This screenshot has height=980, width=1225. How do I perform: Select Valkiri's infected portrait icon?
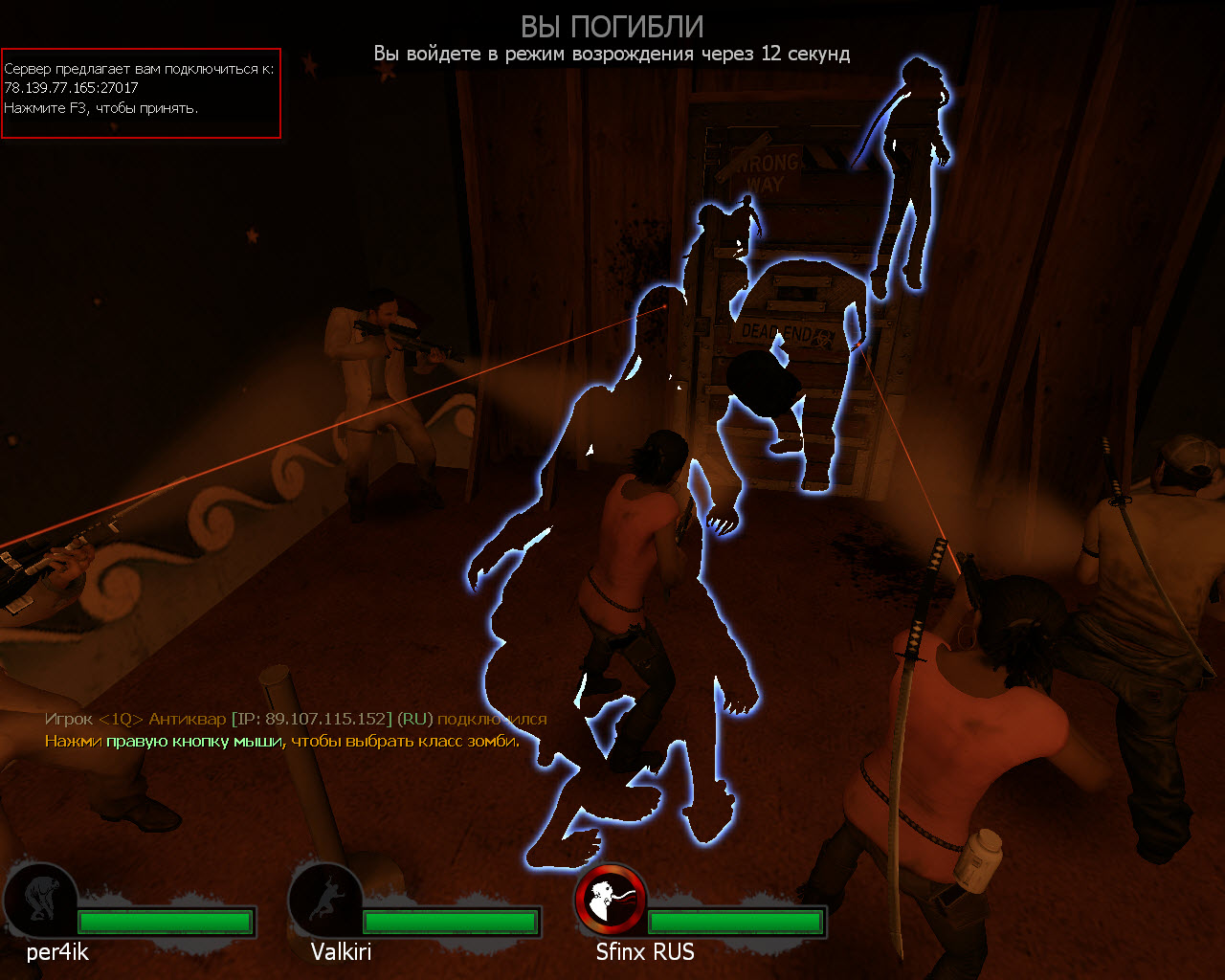[x=324, y=900]
